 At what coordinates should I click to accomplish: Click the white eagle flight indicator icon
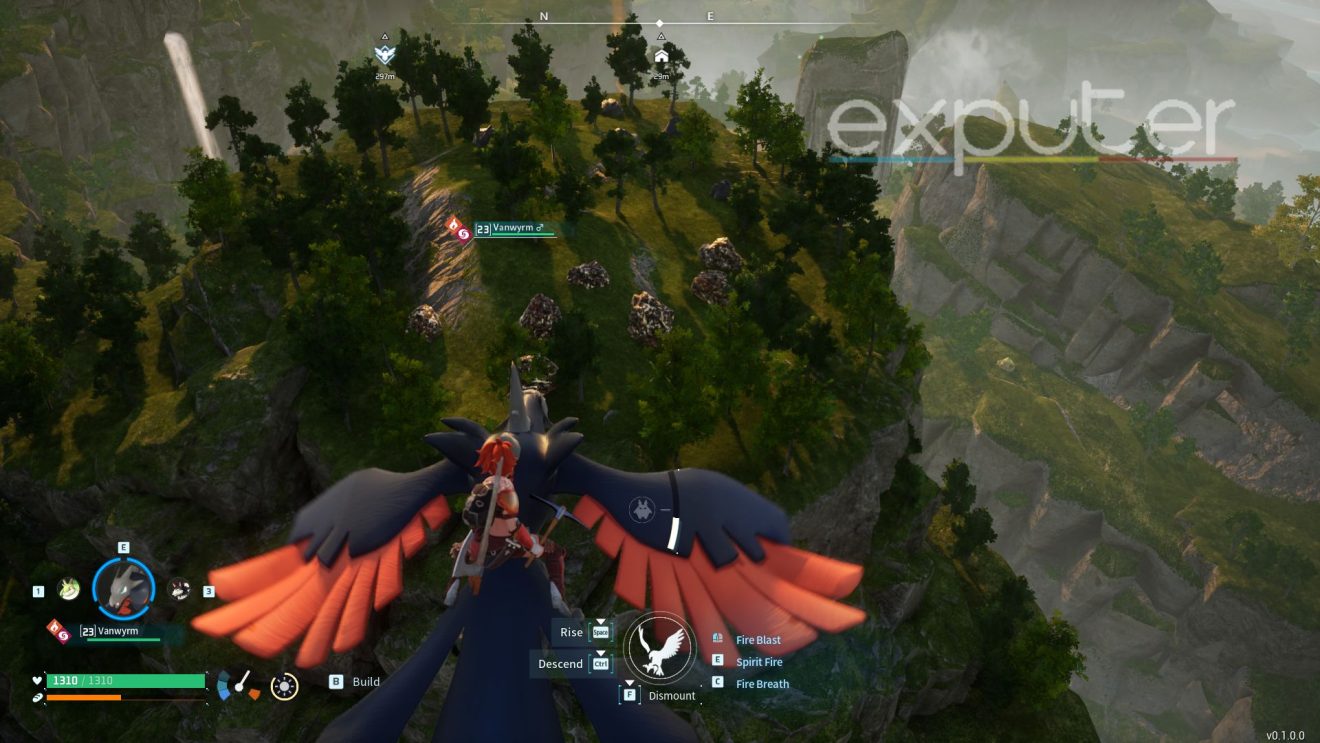(x=660, y=649)
